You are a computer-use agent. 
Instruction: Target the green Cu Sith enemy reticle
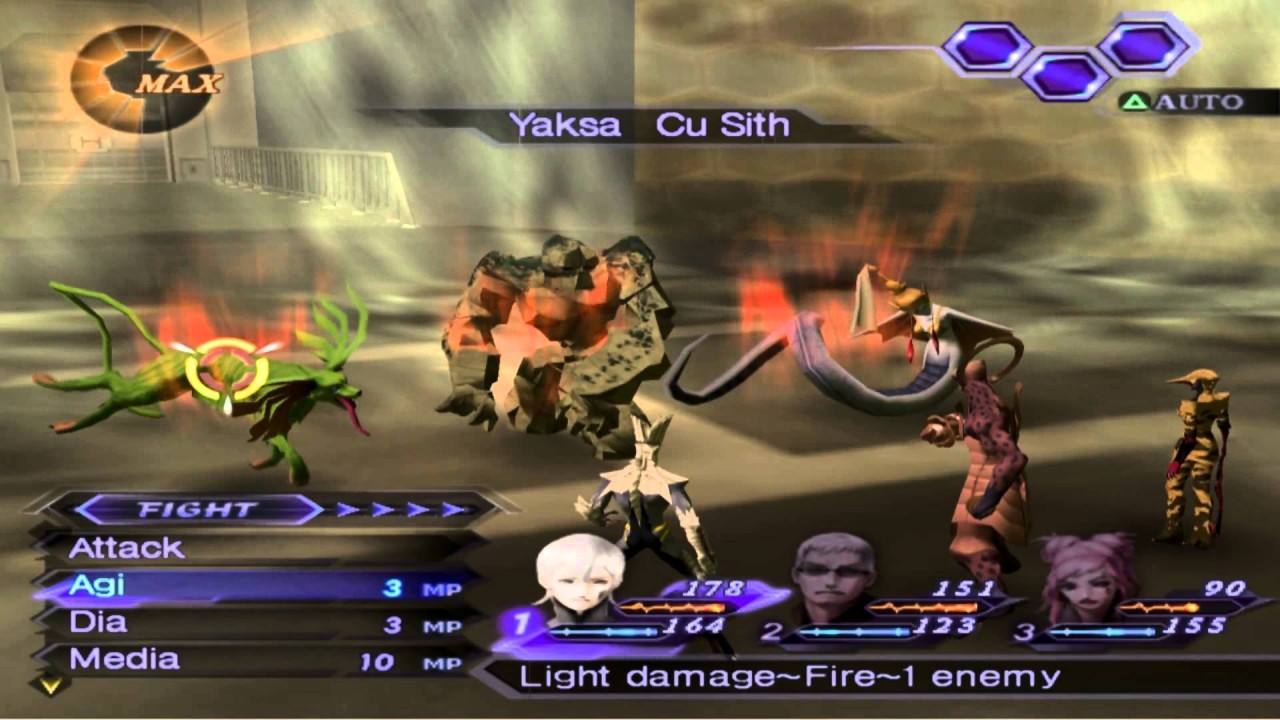227,370
